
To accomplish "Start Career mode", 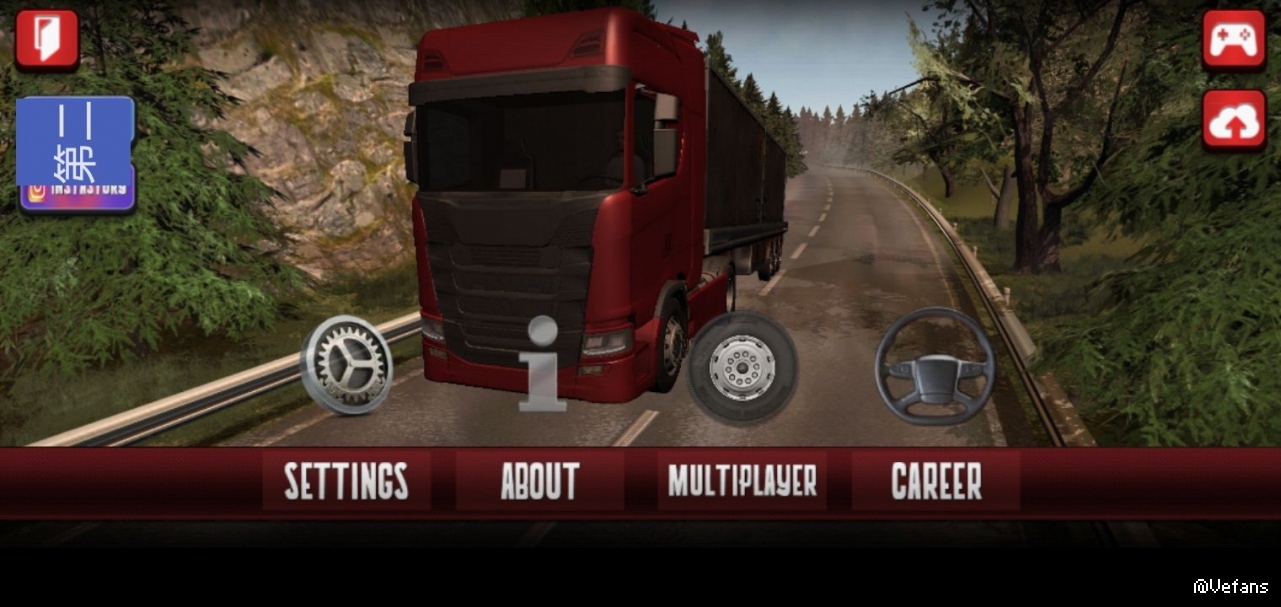I will [x=936, y=481].
